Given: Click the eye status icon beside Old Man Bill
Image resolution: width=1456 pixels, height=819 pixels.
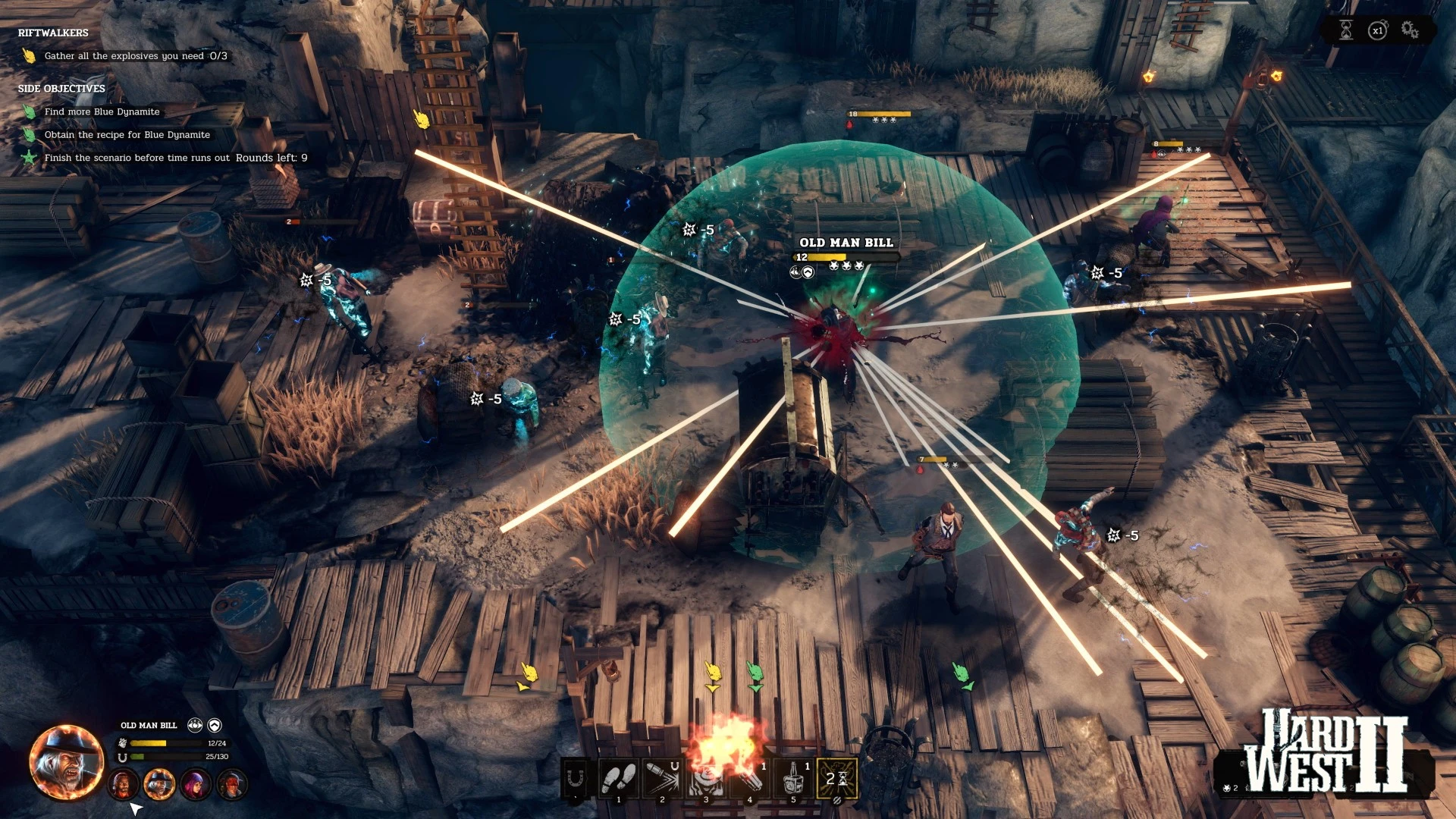Looking at the screenshot, I should click(x=195, y=725).
